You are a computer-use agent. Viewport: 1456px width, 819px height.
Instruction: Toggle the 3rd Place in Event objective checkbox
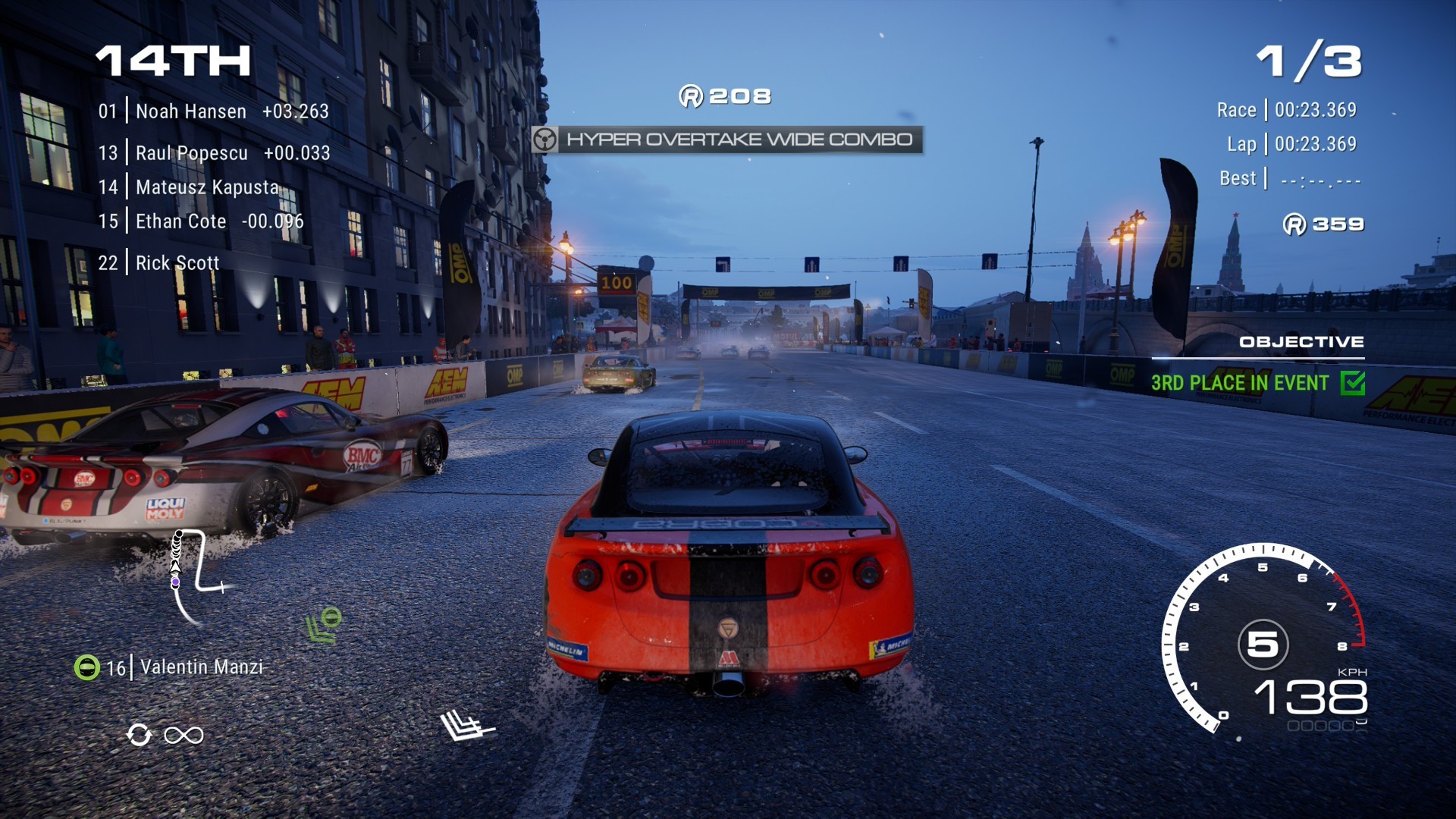(x=1352, y=383)
